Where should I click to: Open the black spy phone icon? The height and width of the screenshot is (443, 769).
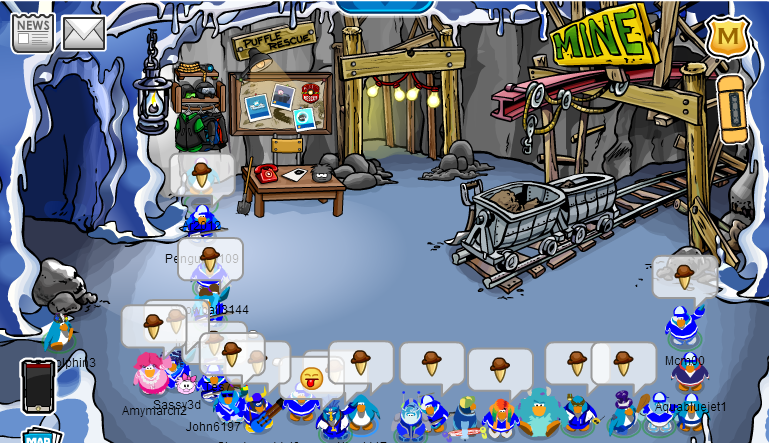(38, 386)
